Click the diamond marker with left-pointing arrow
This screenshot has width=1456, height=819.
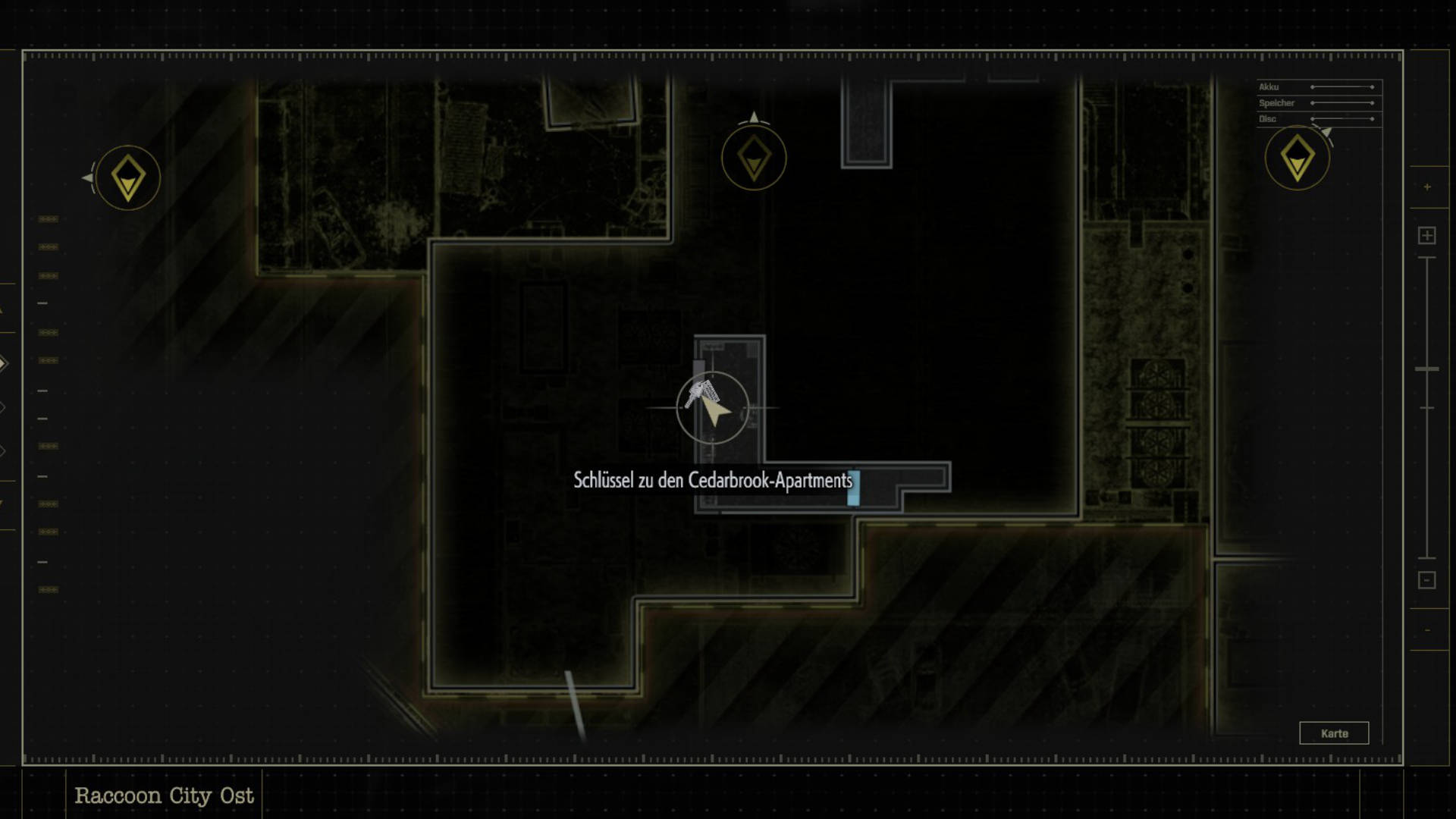[x=127, y=178]
